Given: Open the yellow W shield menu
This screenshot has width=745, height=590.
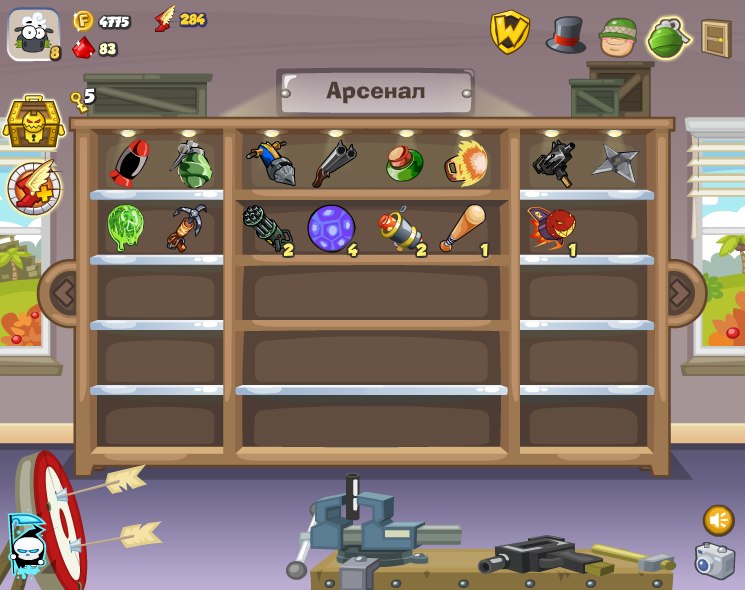Looking at the screenshot, I should (x=510, y=33).
